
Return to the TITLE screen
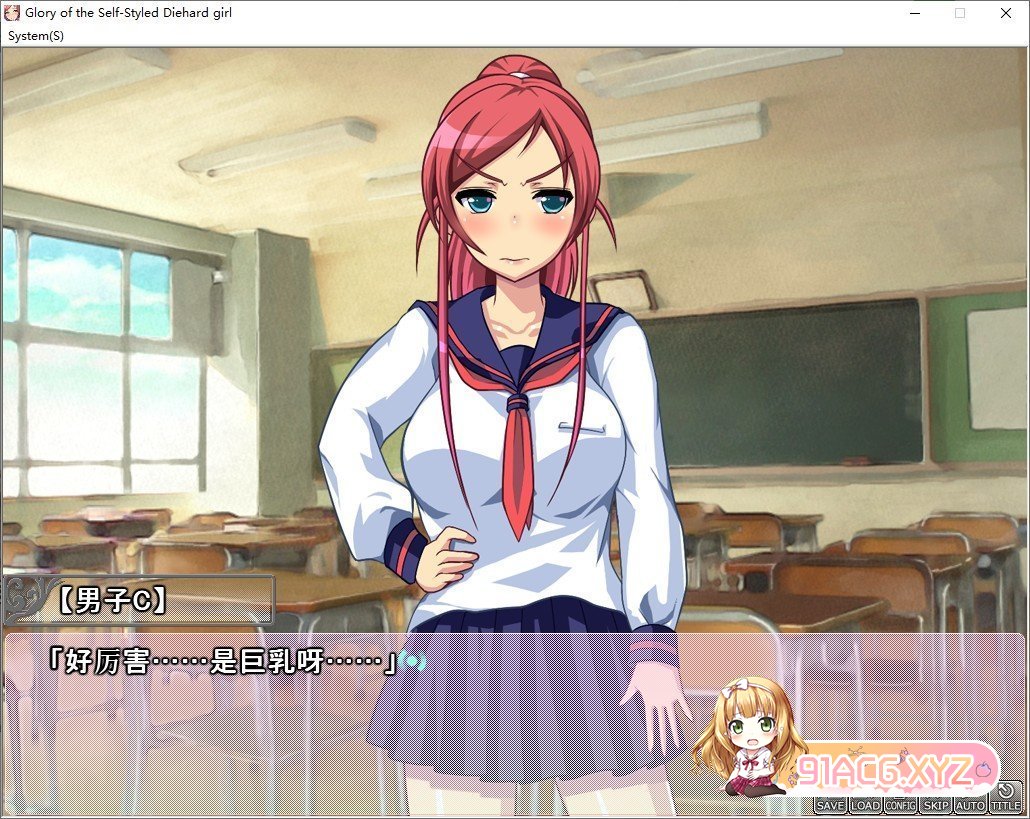[x=1006, y=800]
